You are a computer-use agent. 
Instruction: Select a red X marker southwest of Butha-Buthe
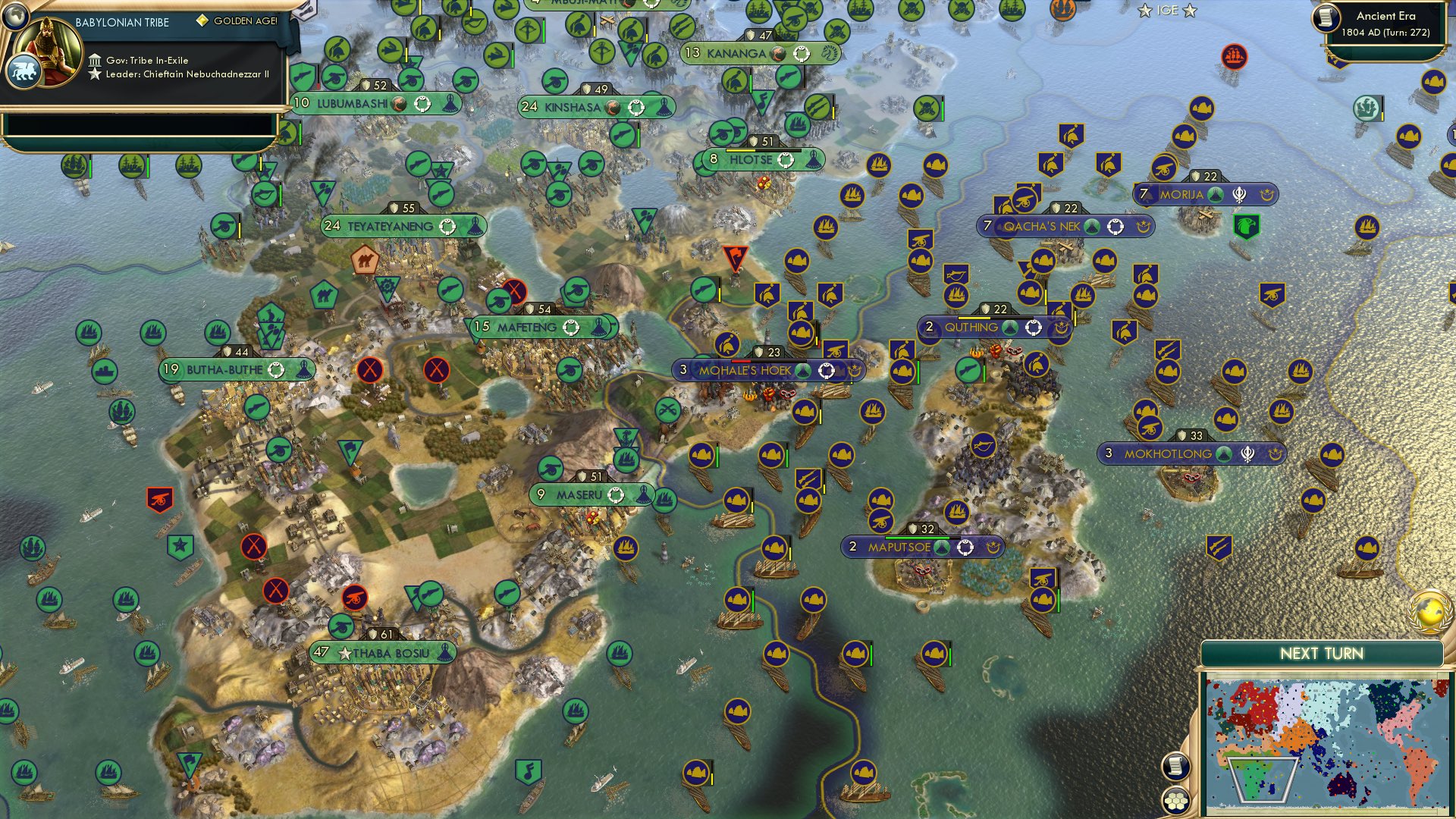255,544
